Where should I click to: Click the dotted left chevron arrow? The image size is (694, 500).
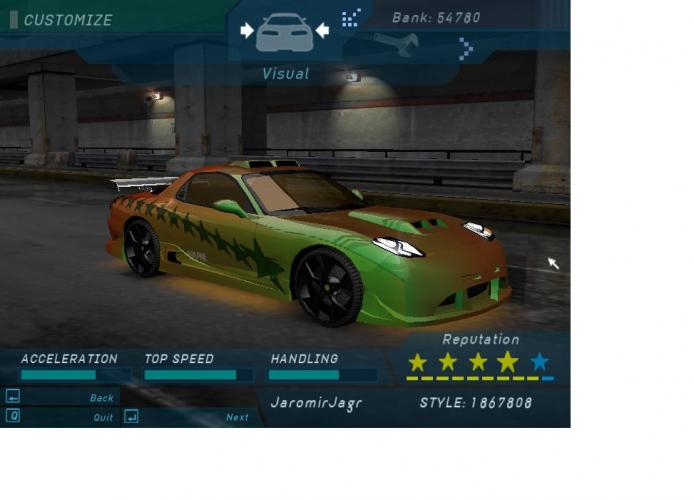(x=350, y=18)
